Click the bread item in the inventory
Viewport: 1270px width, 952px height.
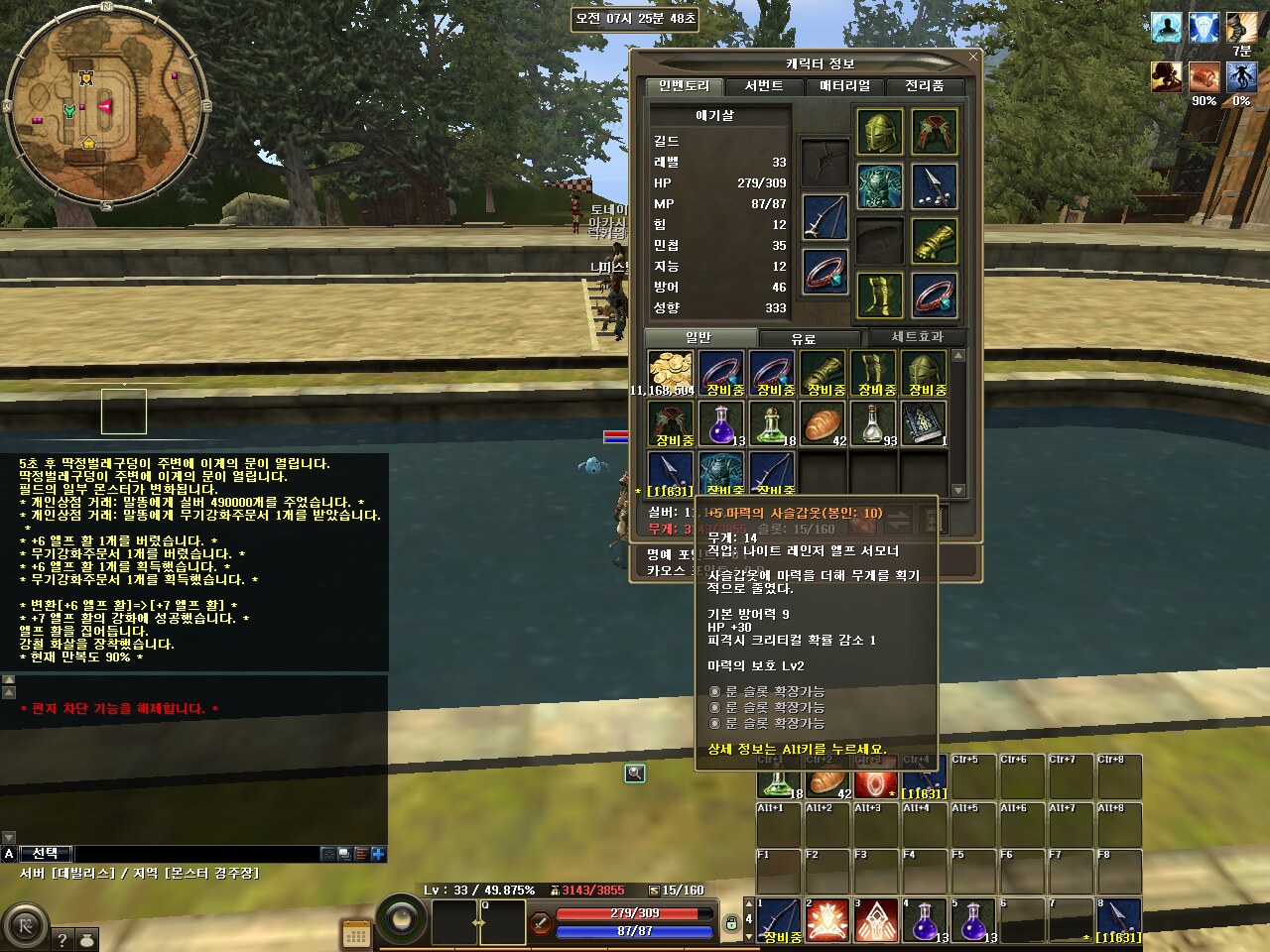point(824,423)
